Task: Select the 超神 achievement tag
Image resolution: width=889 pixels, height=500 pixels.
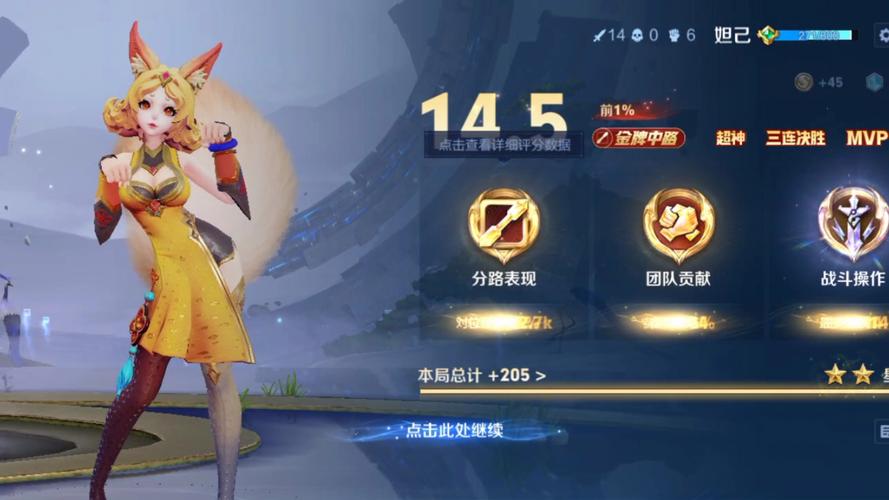Action: click(731, 138)
